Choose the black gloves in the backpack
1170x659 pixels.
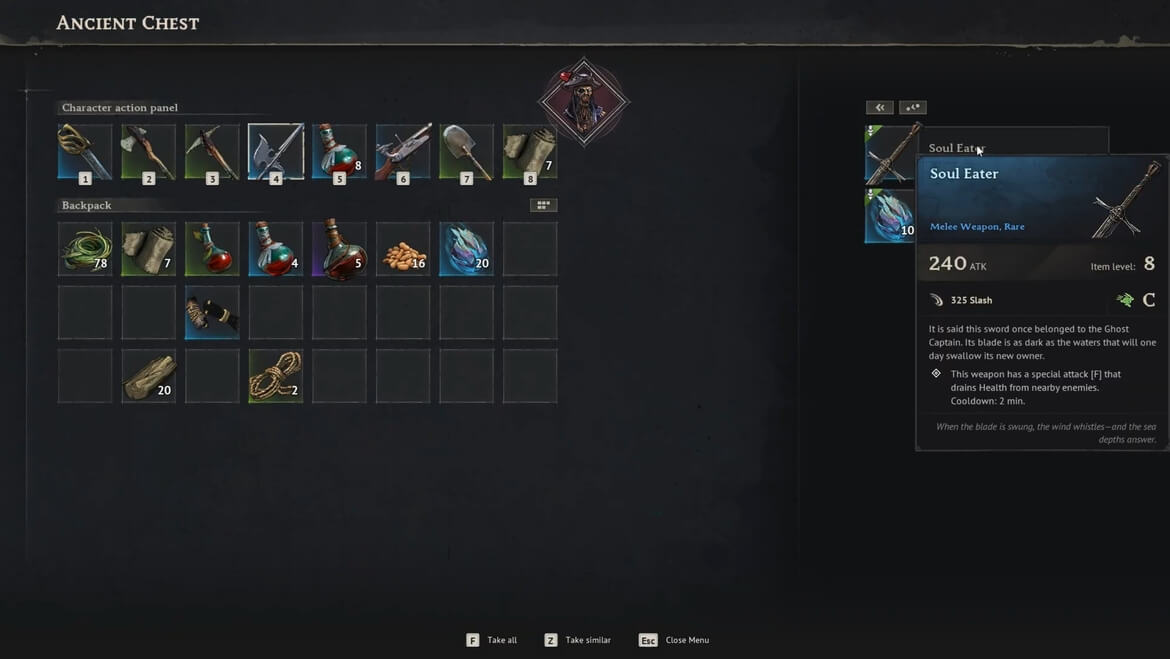pyautogui.click(x=212, y=313)
